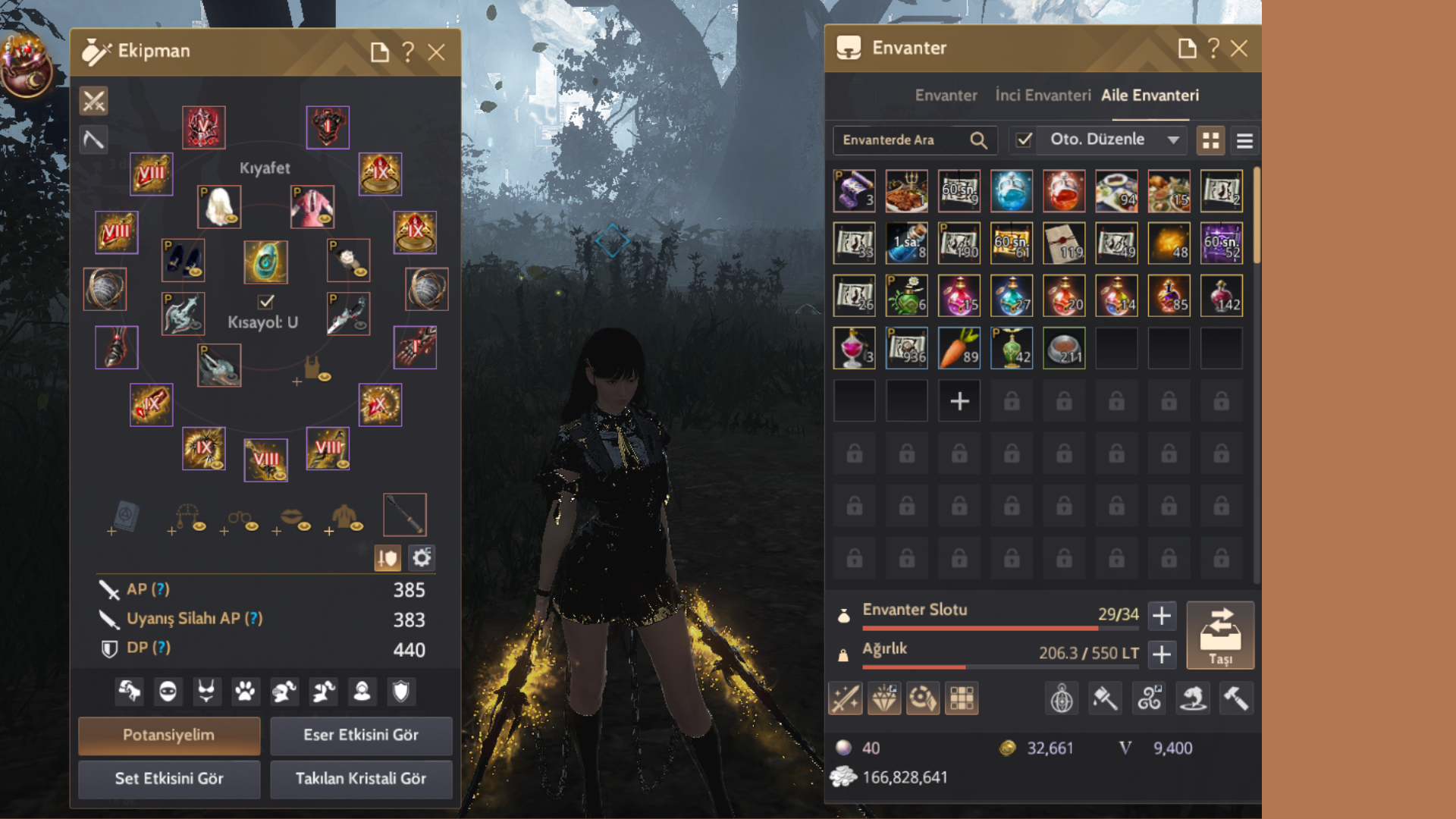
Task: Click the Envanterde Ara search field
Action: (x=902, y=140)
